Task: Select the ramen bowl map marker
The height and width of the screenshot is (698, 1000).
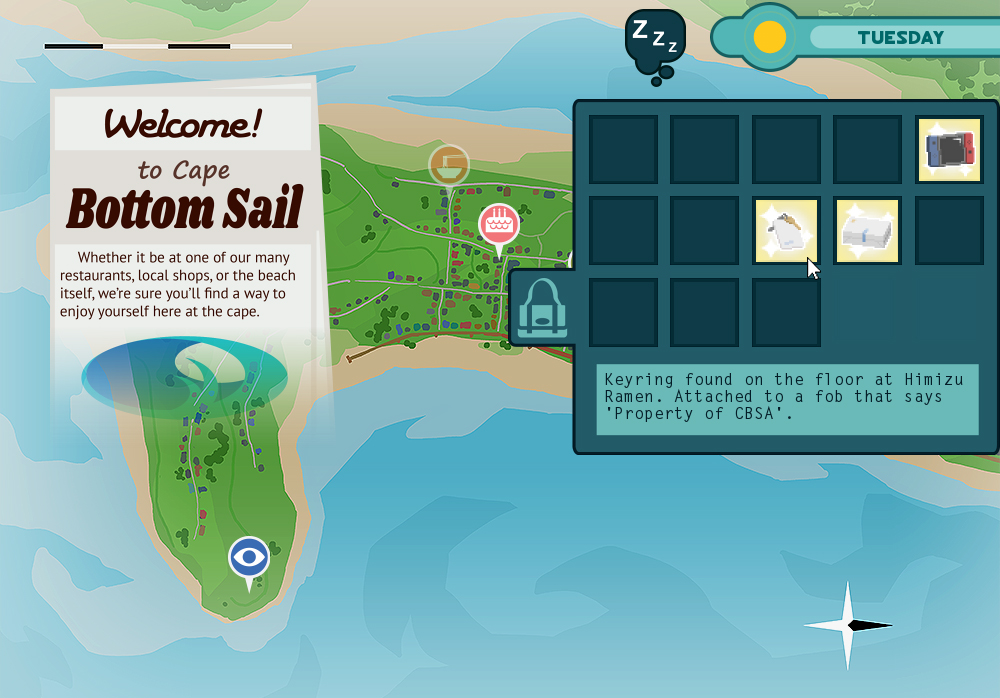Action: point(449,164)
